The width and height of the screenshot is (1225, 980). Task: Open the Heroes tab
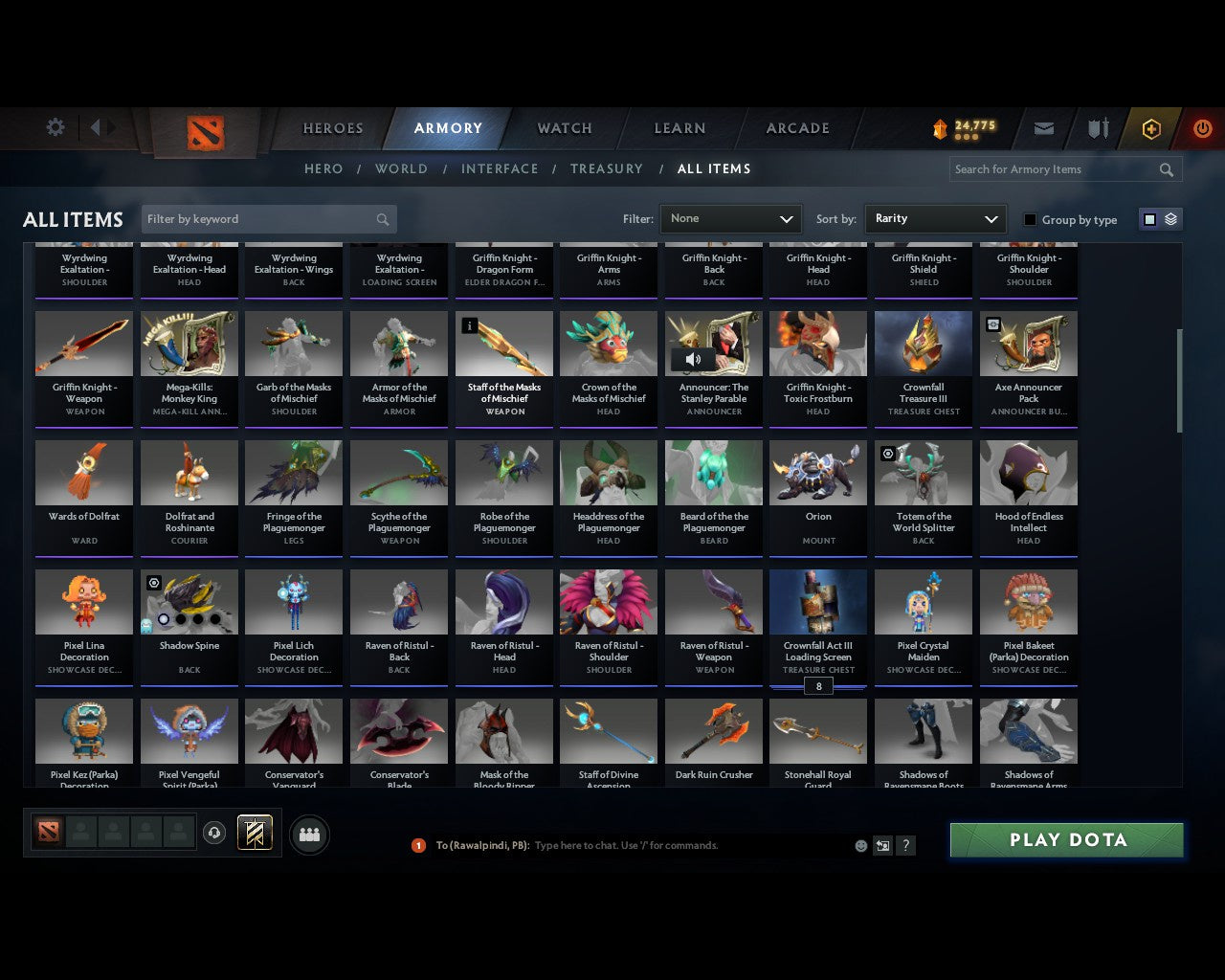[x=332, y=128]
